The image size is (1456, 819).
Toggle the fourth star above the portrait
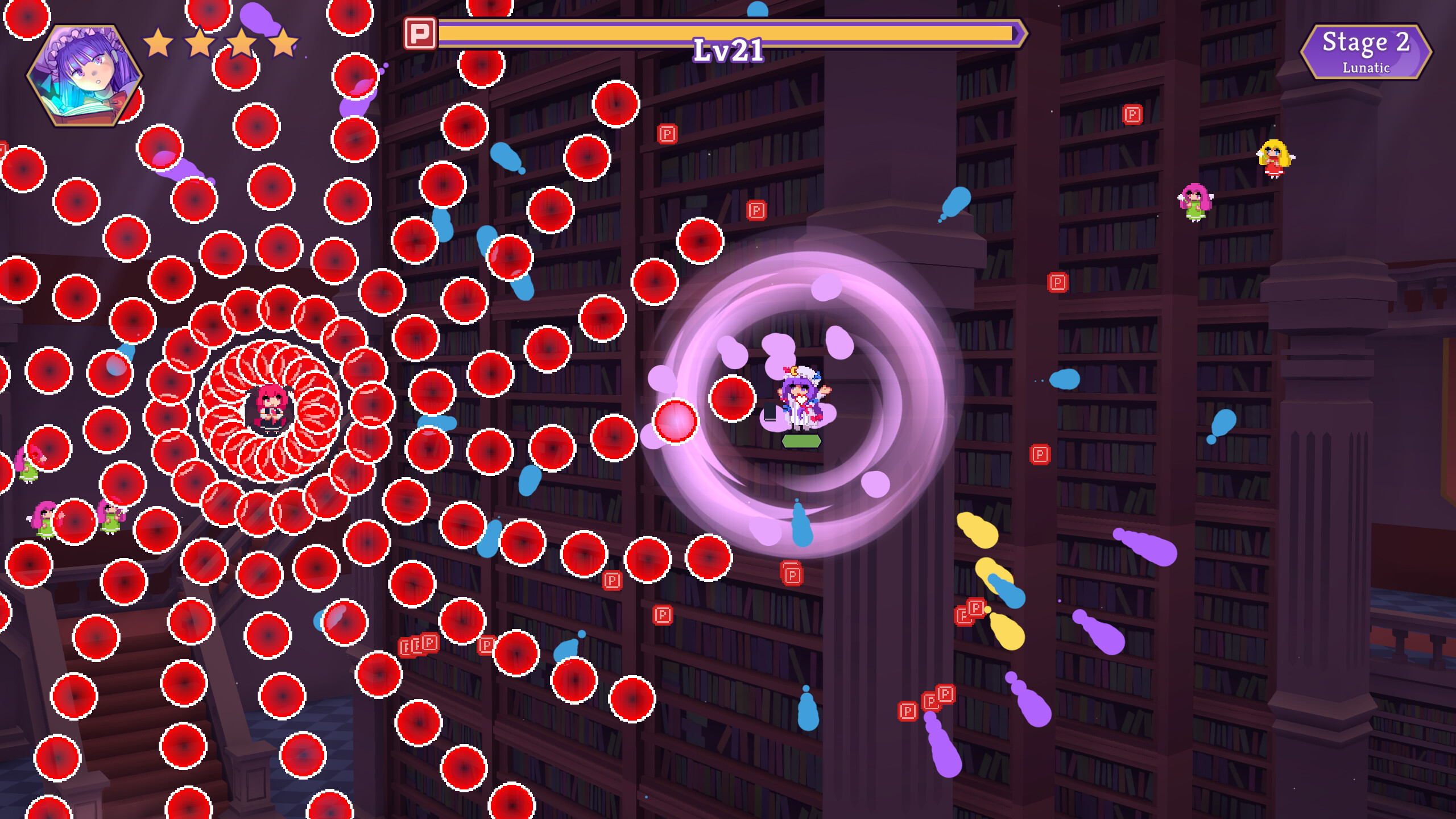coord(282,41)
